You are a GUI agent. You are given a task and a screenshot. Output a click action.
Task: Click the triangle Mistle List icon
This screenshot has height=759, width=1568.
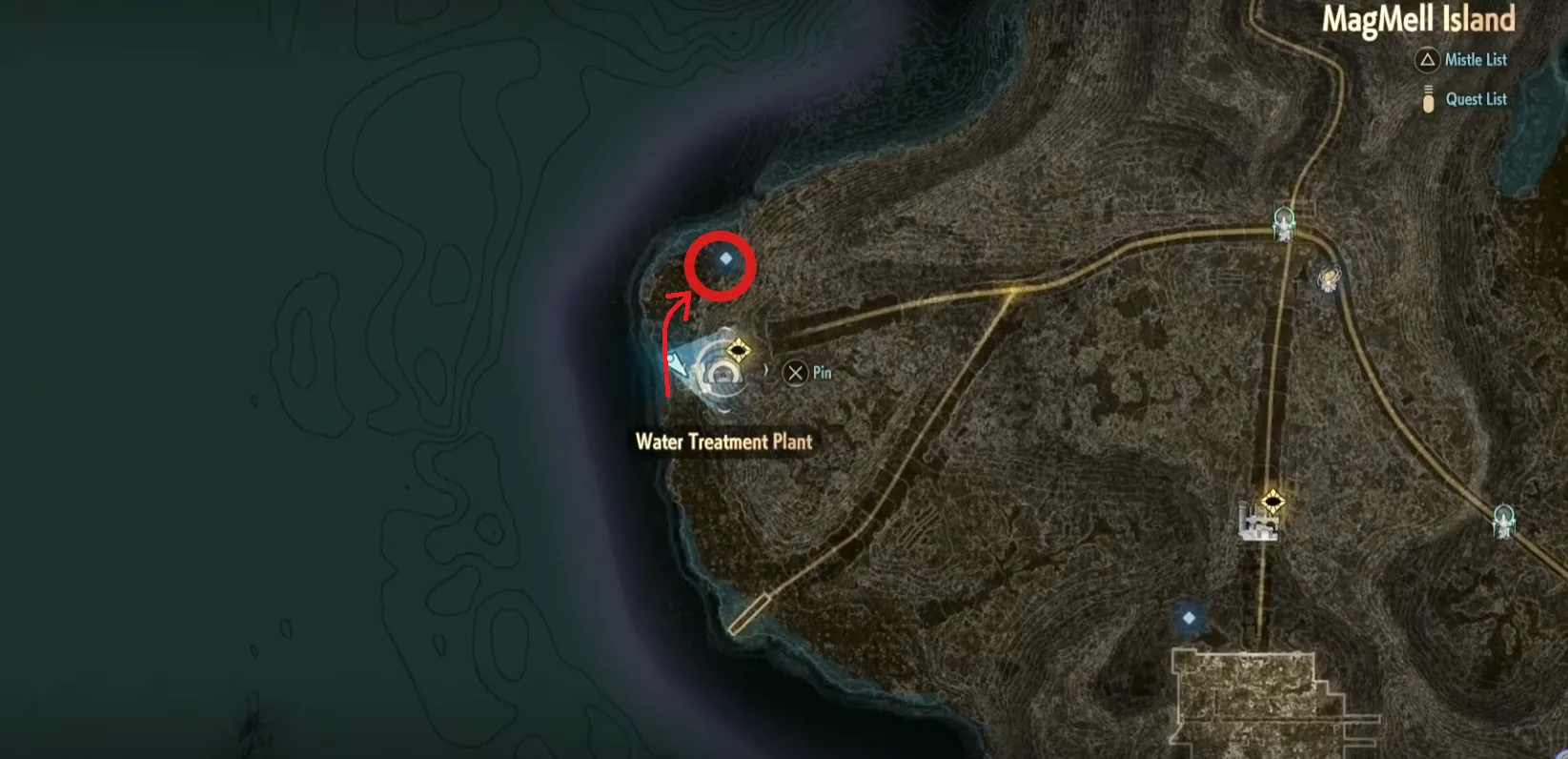click(x=1427, y=60)
